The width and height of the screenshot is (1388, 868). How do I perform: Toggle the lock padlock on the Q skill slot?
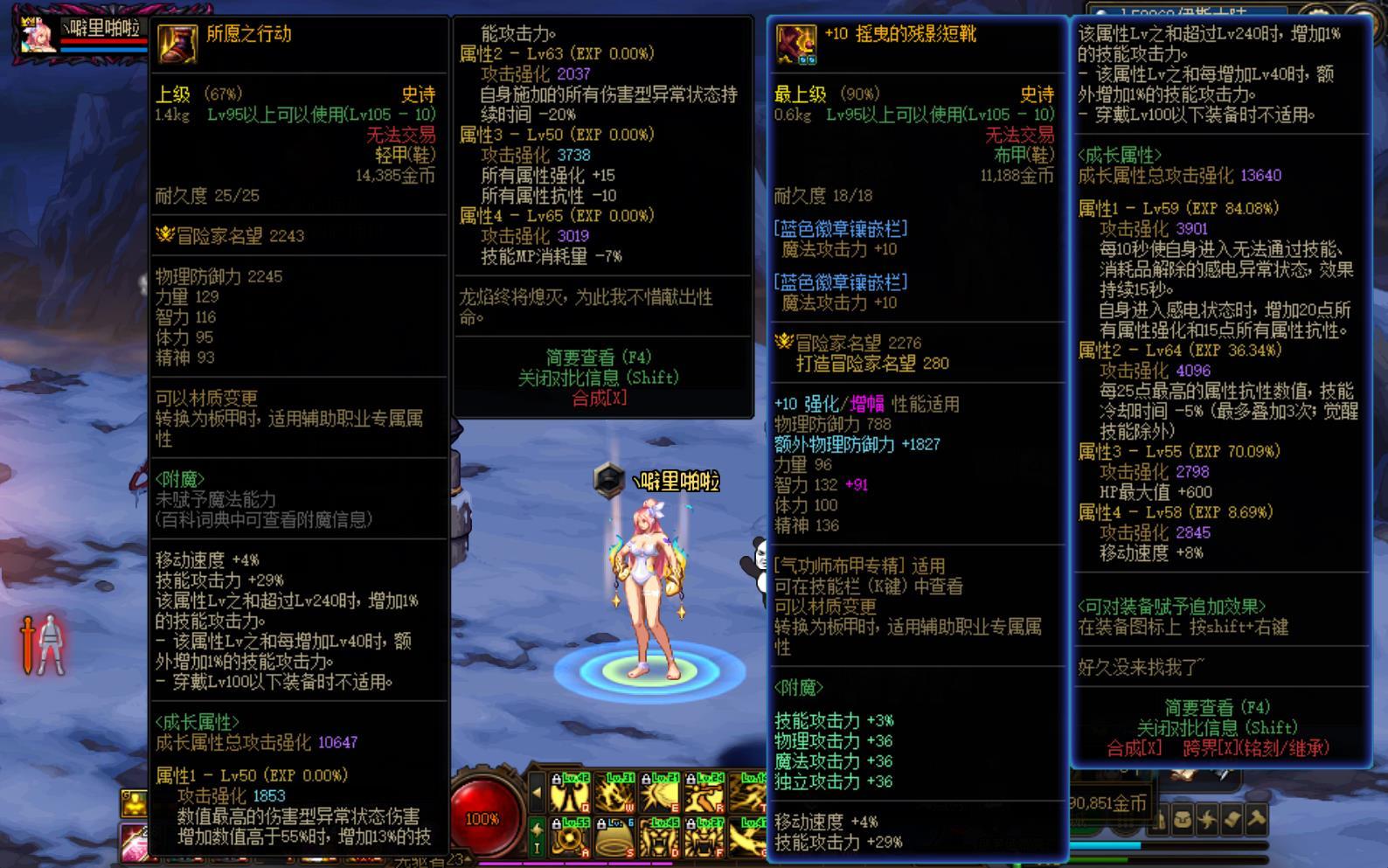557,778
